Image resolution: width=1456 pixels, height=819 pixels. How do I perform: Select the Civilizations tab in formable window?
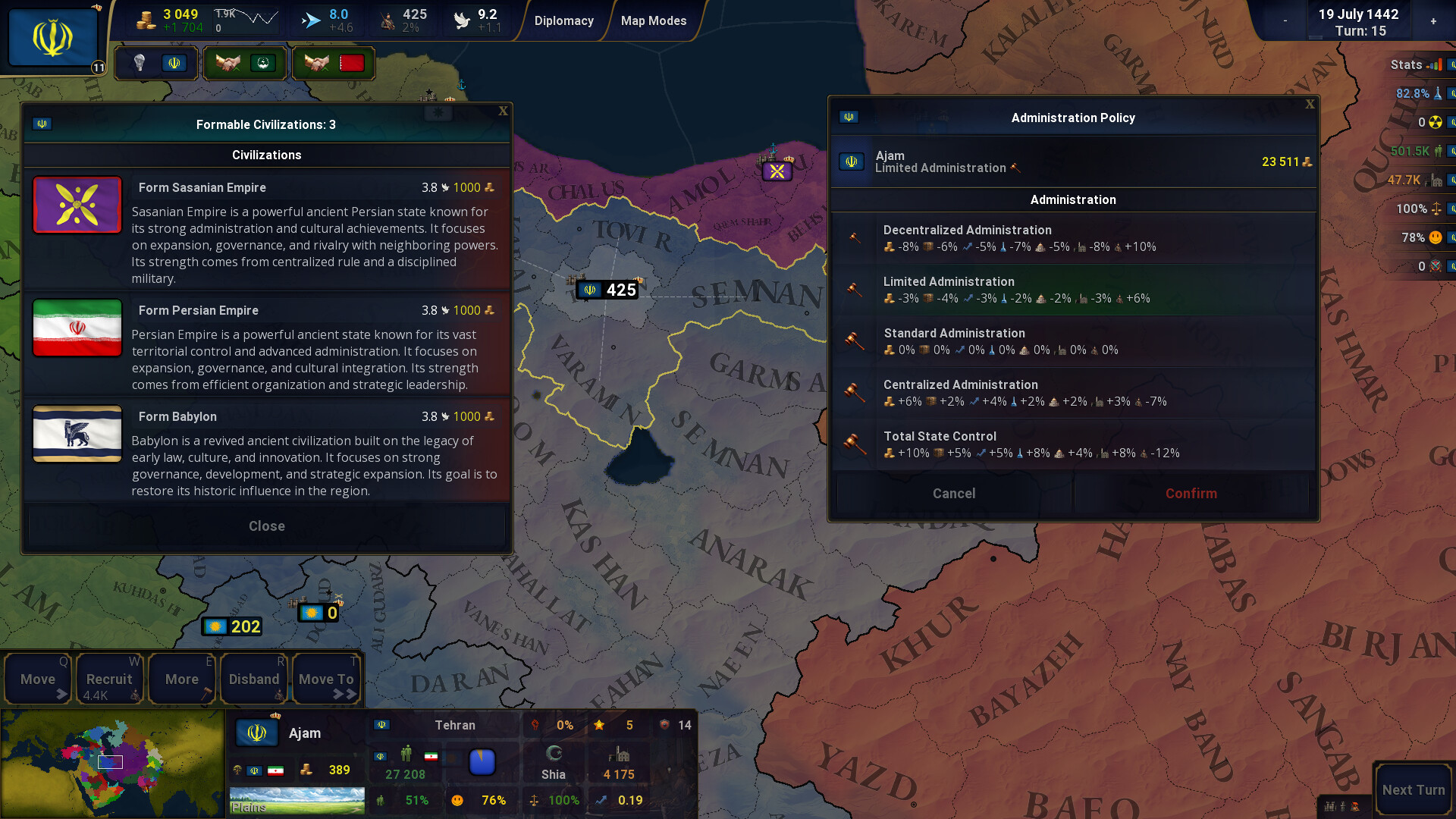click(266, 155)
